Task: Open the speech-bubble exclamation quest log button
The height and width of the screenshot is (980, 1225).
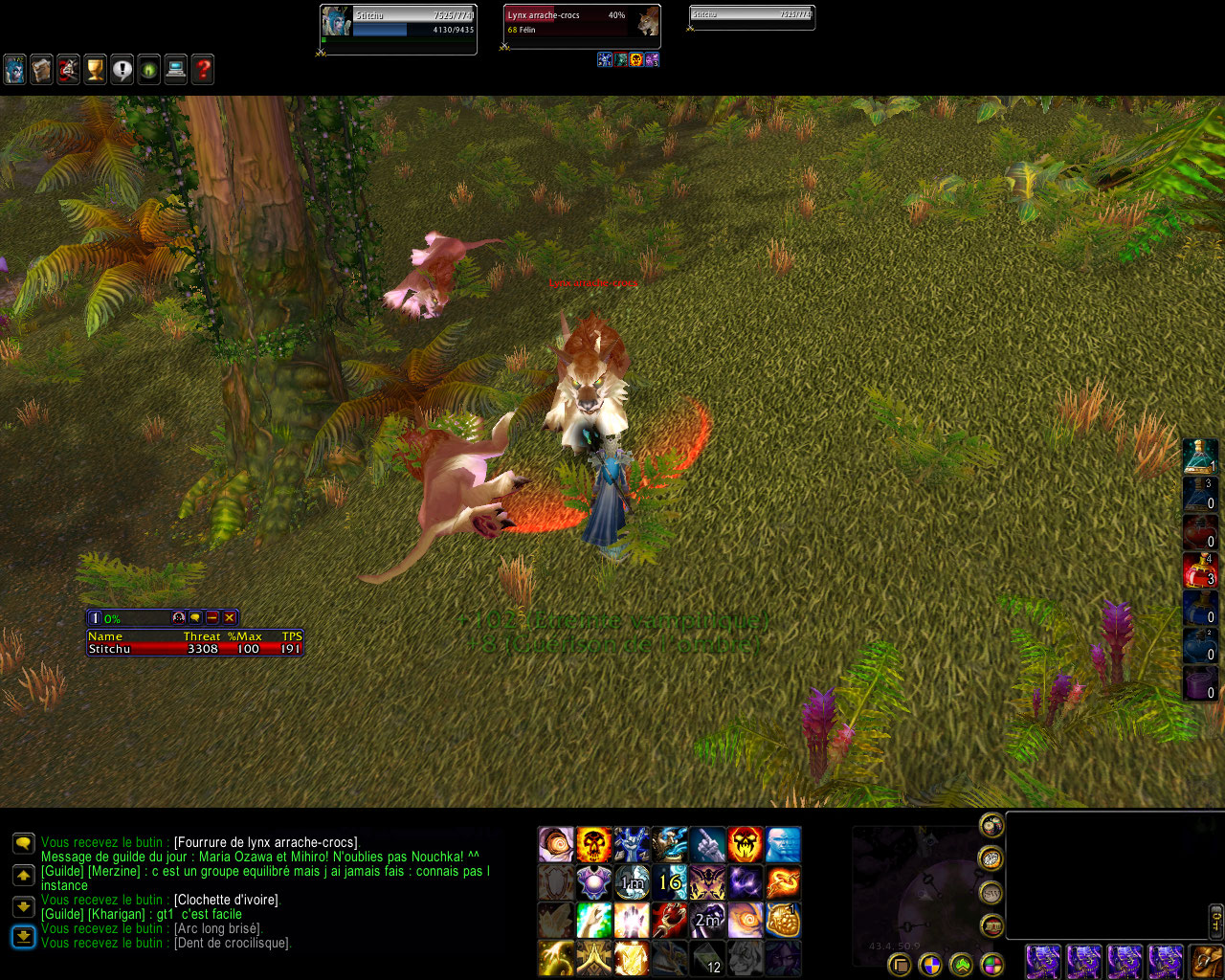Action: pos(122,70)
